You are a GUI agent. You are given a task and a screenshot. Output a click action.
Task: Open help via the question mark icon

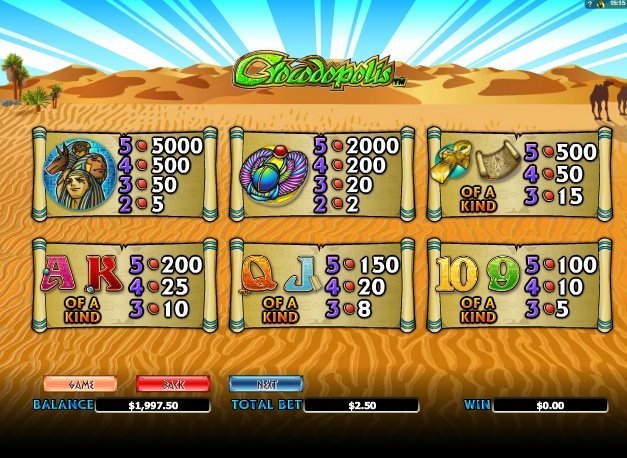(589, 5)
